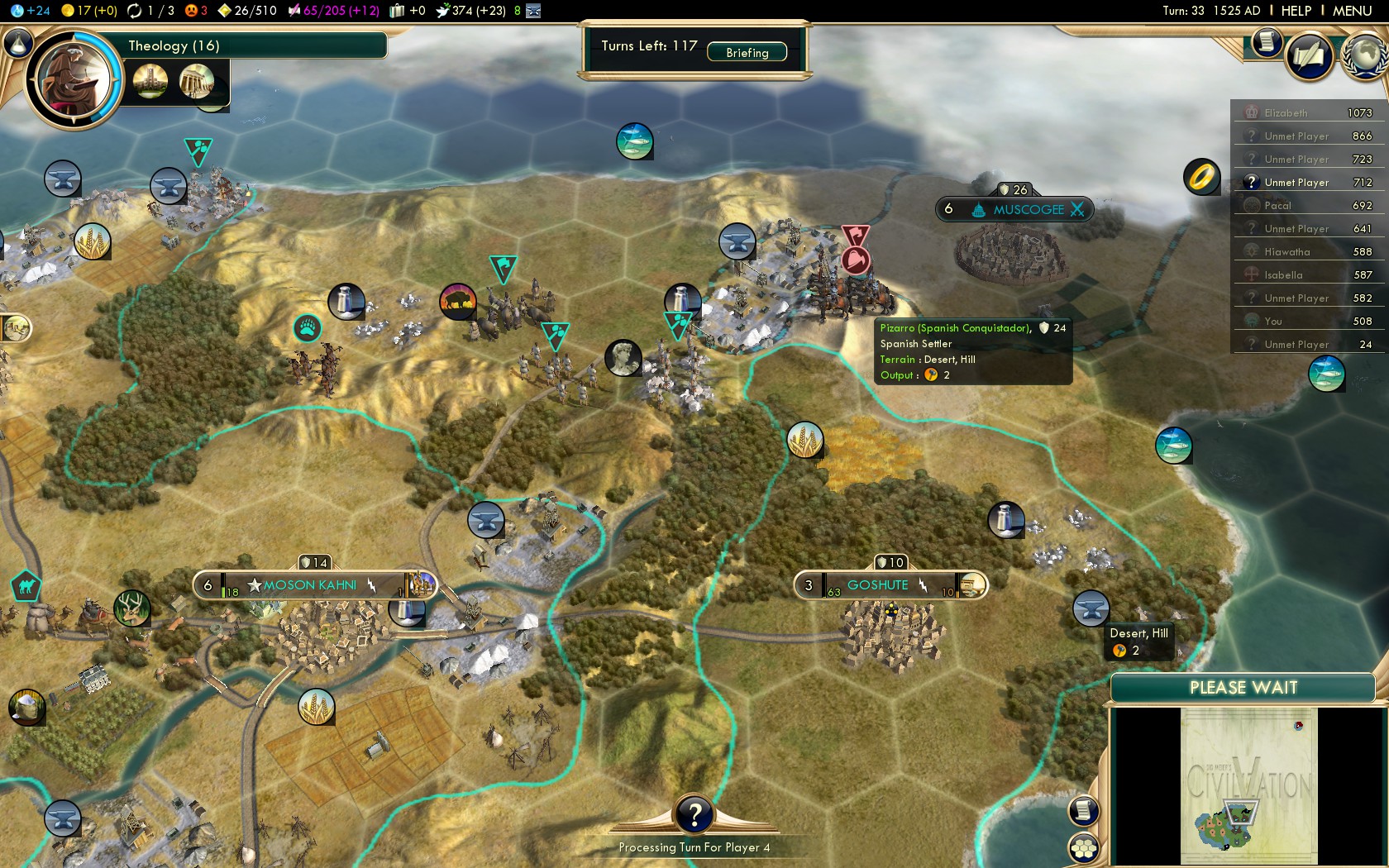1389x868 pixels.
Task: Open the HELP Civilopedia link
Action: (x=1296, y=11)
